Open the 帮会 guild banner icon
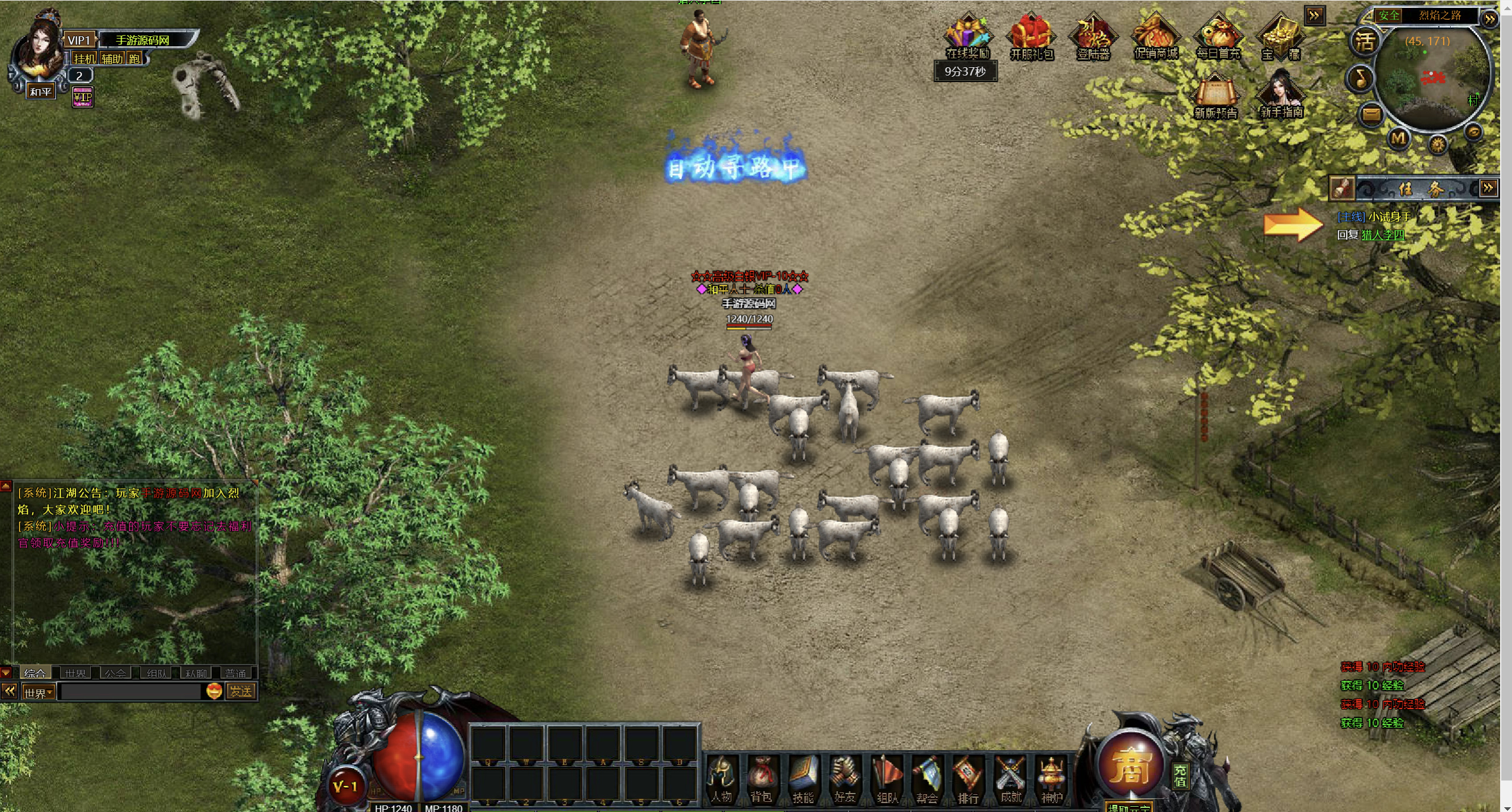Screen dimensions: 1512x812 coord(927,778)
